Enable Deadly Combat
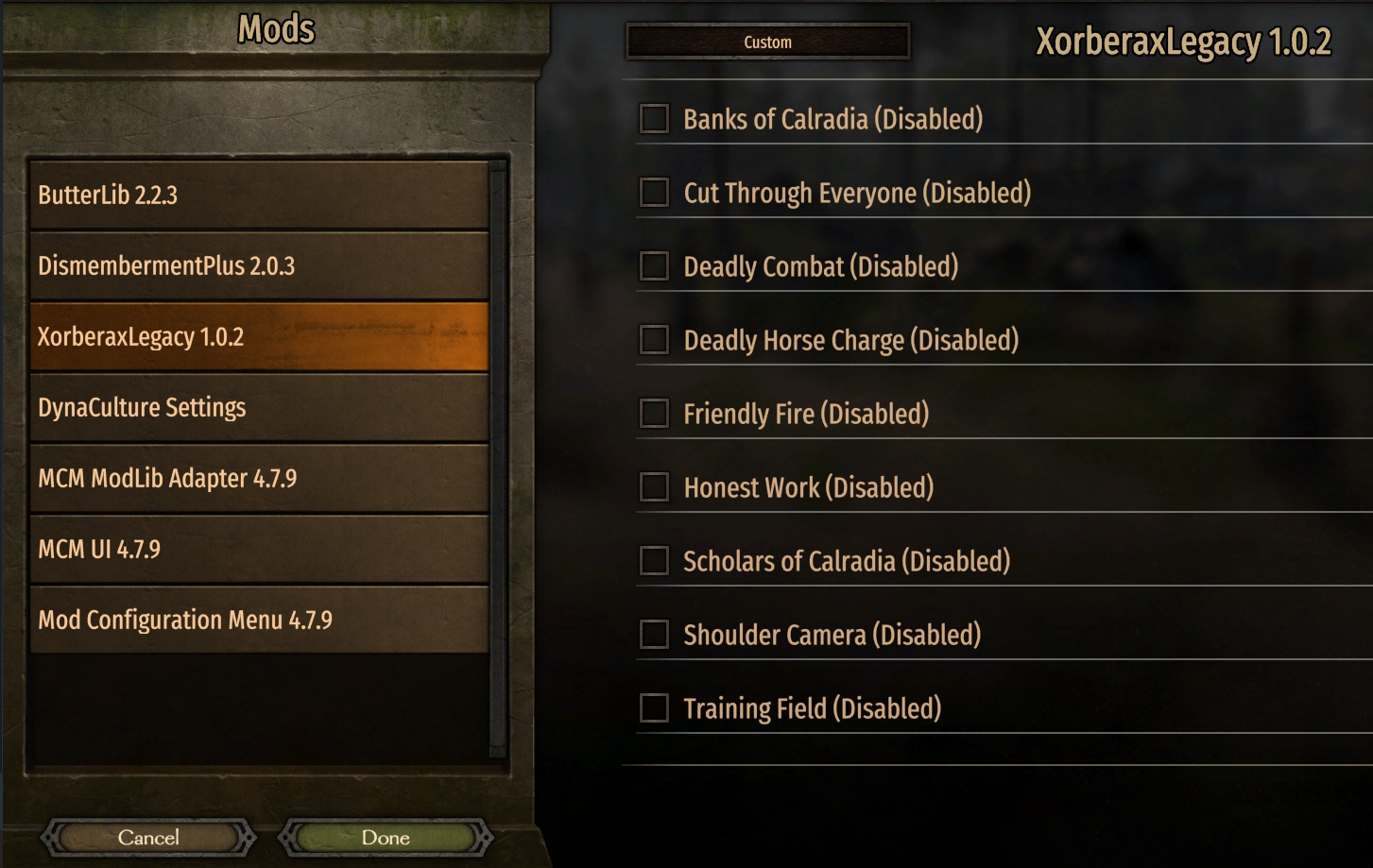 [x=654, y=266]
